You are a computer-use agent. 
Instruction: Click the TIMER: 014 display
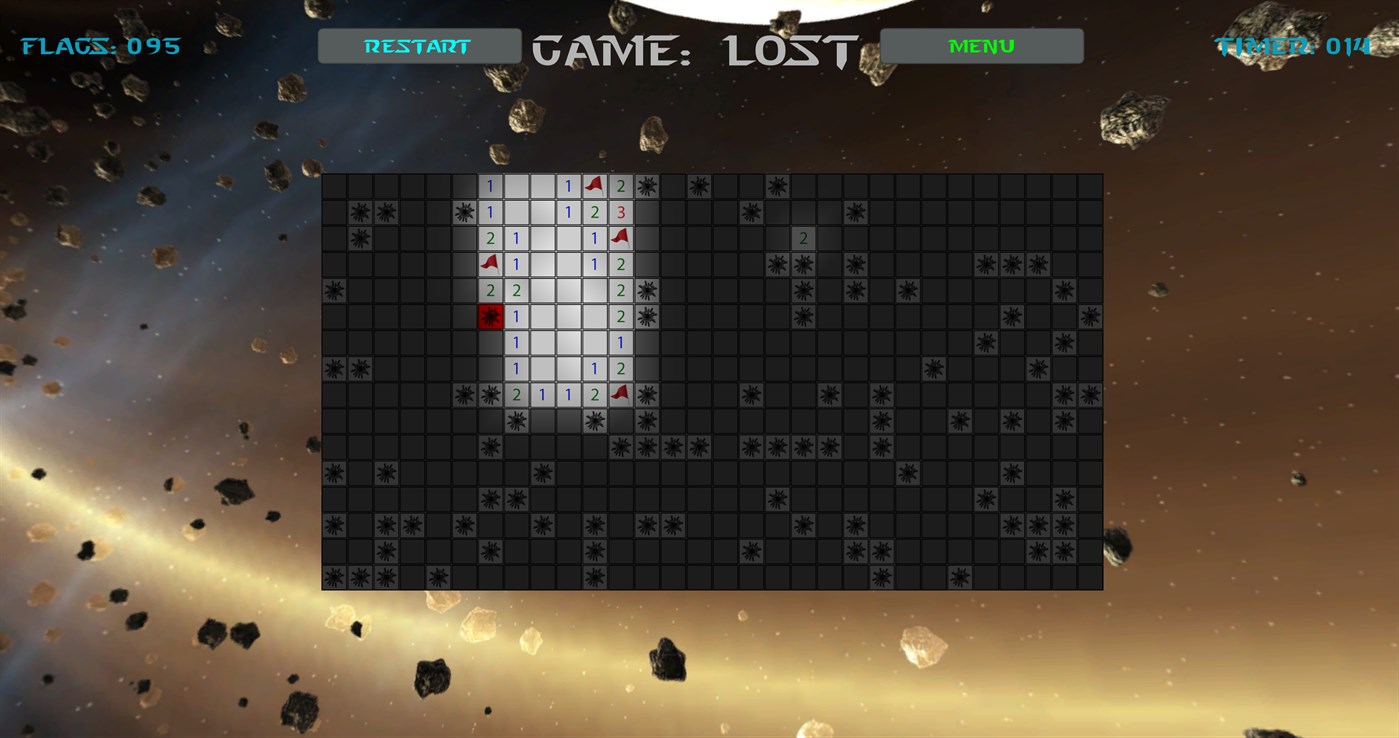click(1292, 44)
